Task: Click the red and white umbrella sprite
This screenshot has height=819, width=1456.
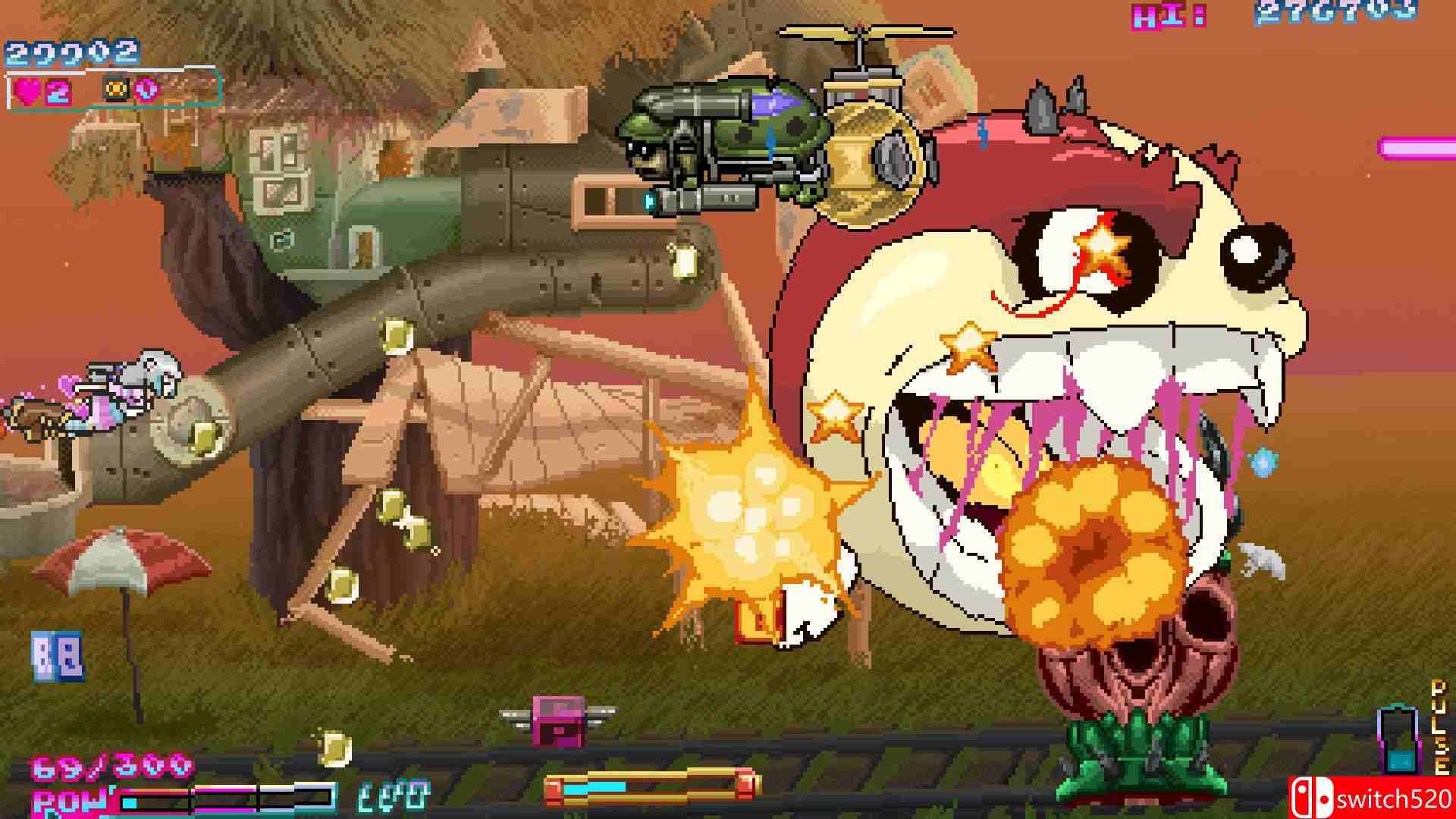Action: coord(125,565)
